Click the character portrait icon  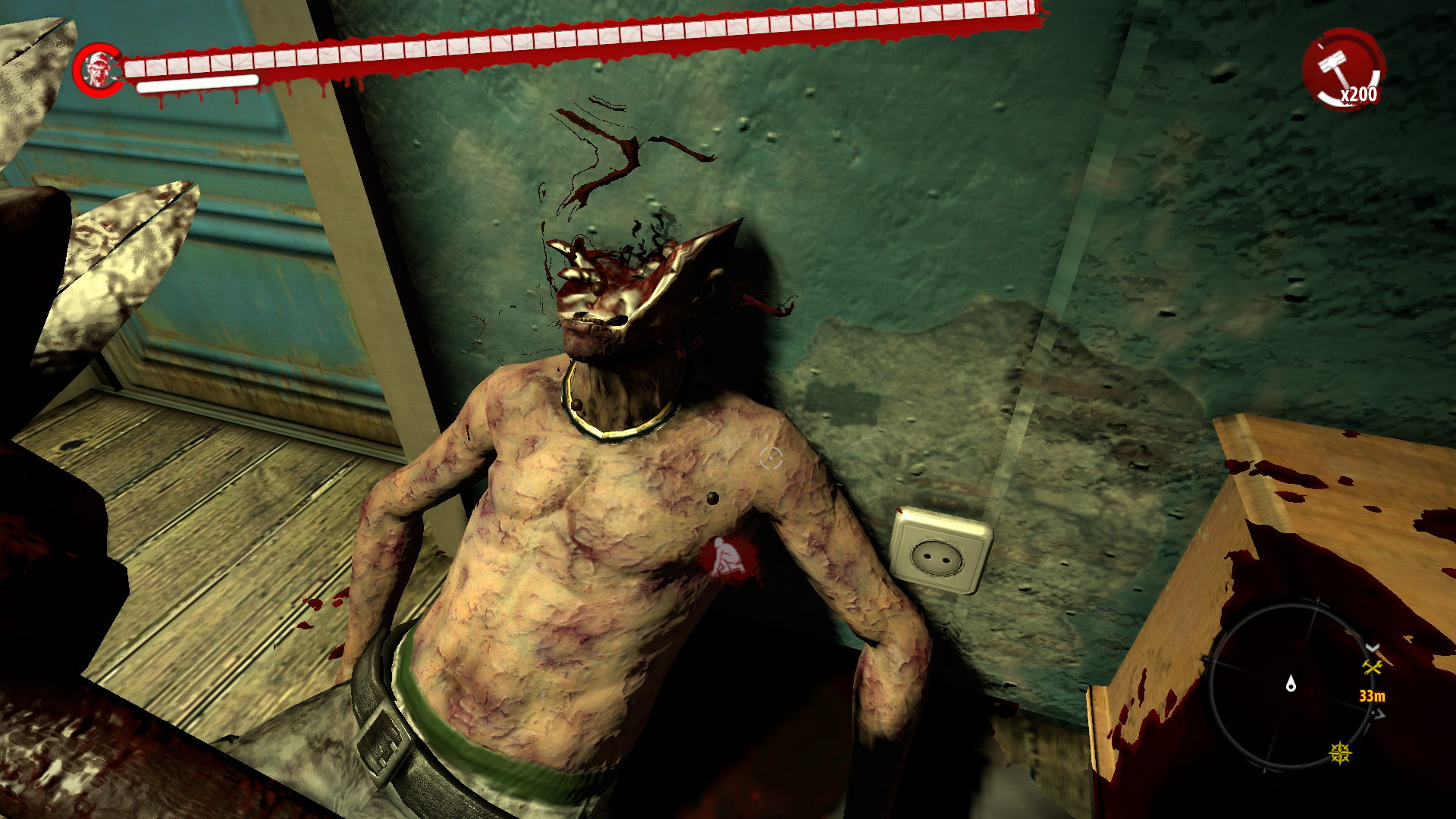[98, 70]
